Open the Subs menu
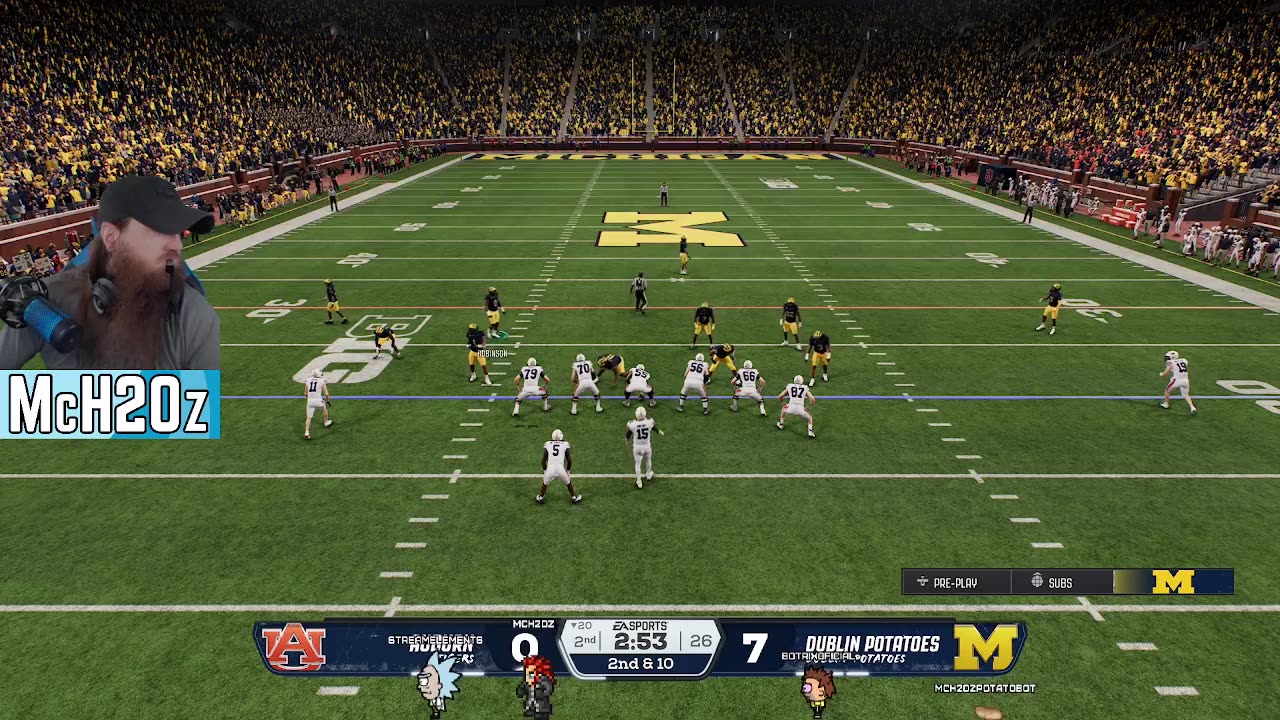This screenshot has width=1280, height=720. (1052, 582)
